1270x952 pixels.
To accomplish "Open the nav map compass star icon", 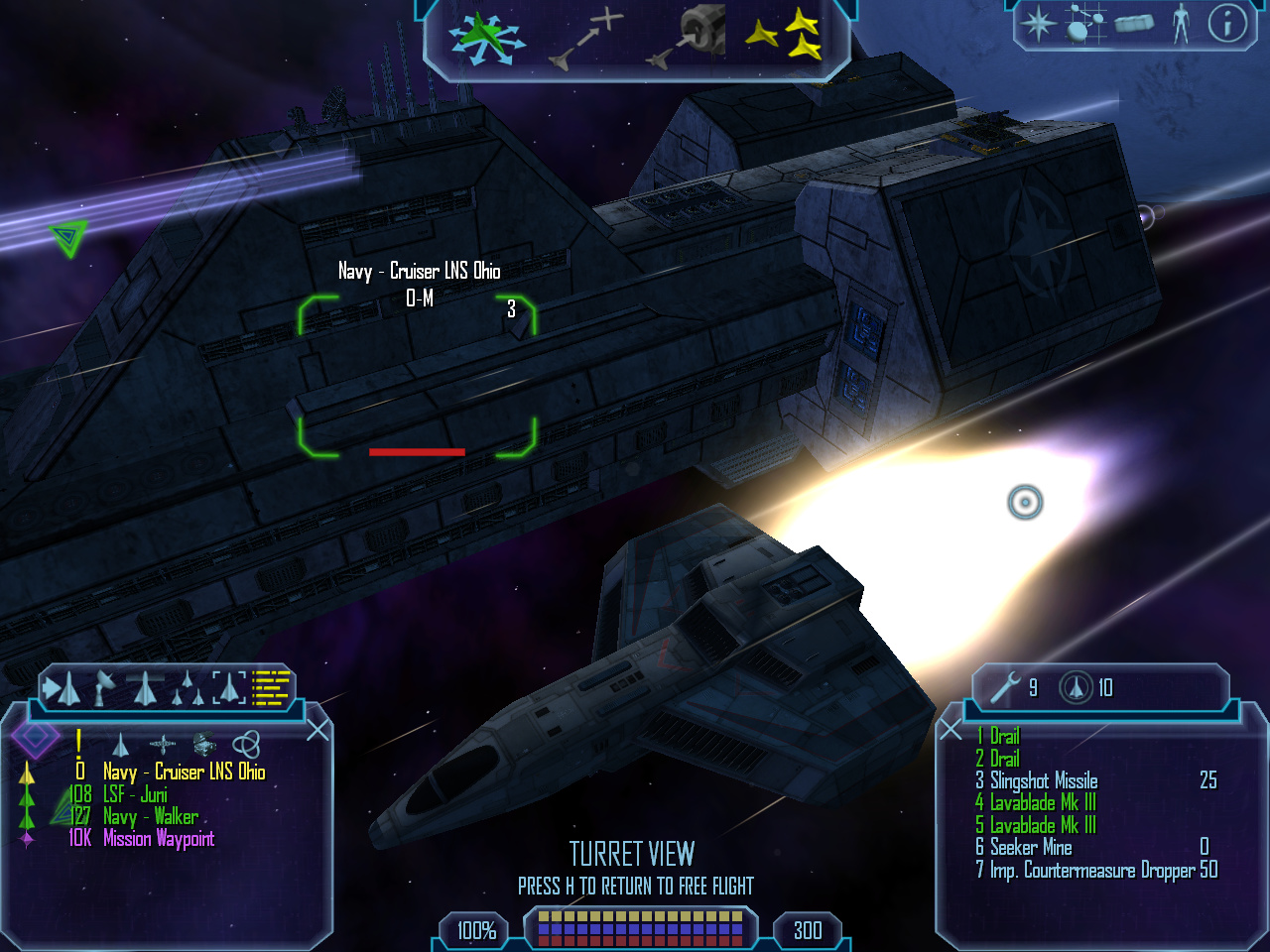I will pyautogui.click(x=1038, y=23).
